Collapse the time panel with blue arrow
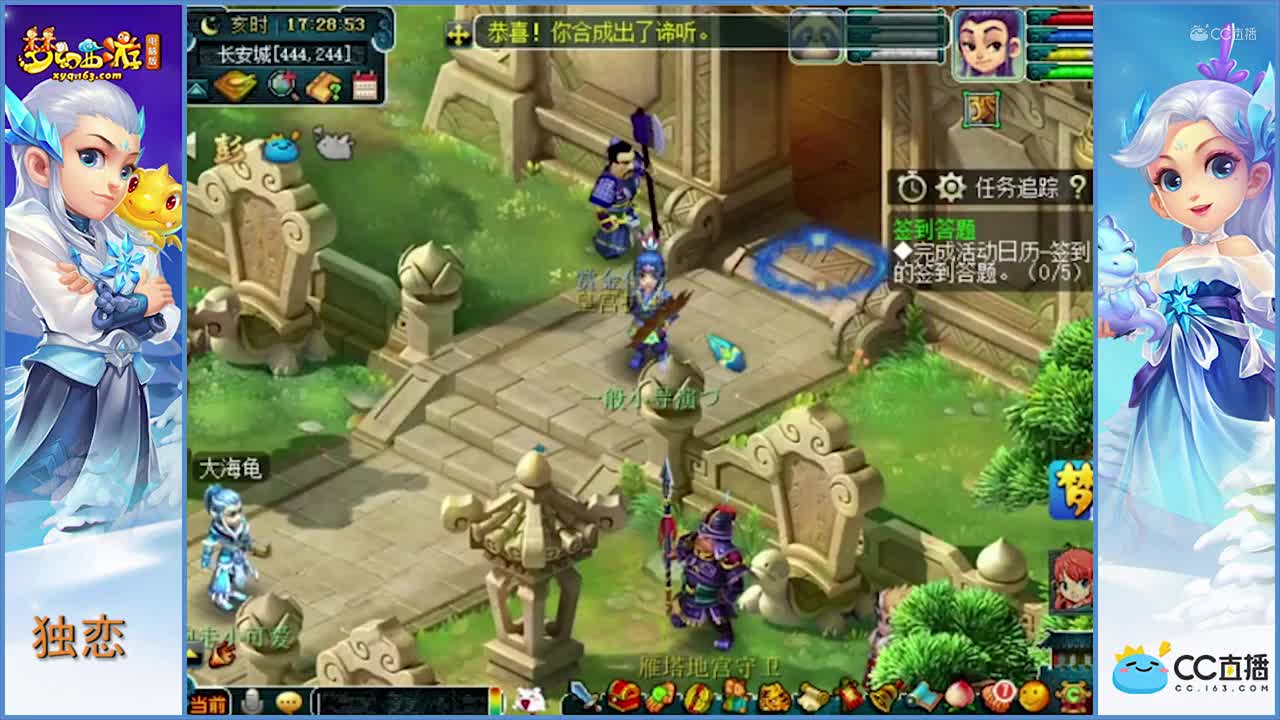 point(198,88)
